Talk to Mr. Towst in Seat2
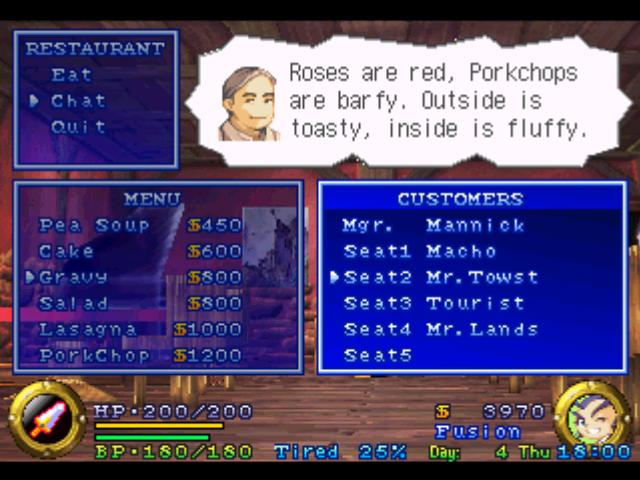Image resolution: width=640 pixels, height=480 pixels. pyautogui.click(x=440, y=277)
